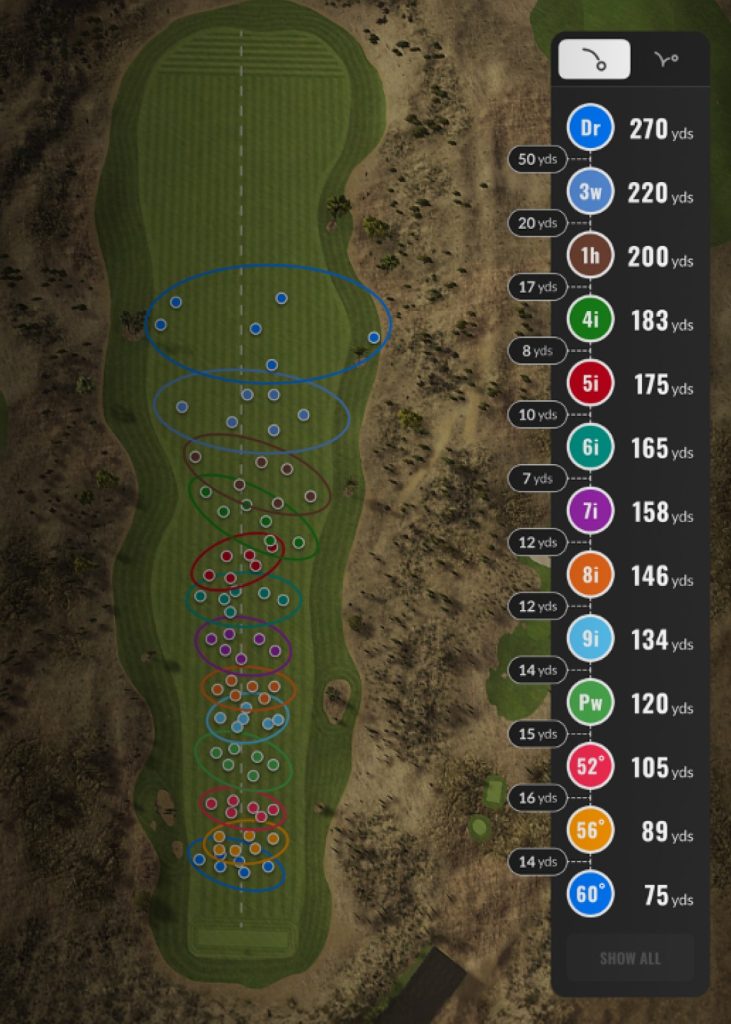Pick the green 4i iron
The height and width of the screenshot is (1024, 731).
point(590,320)
